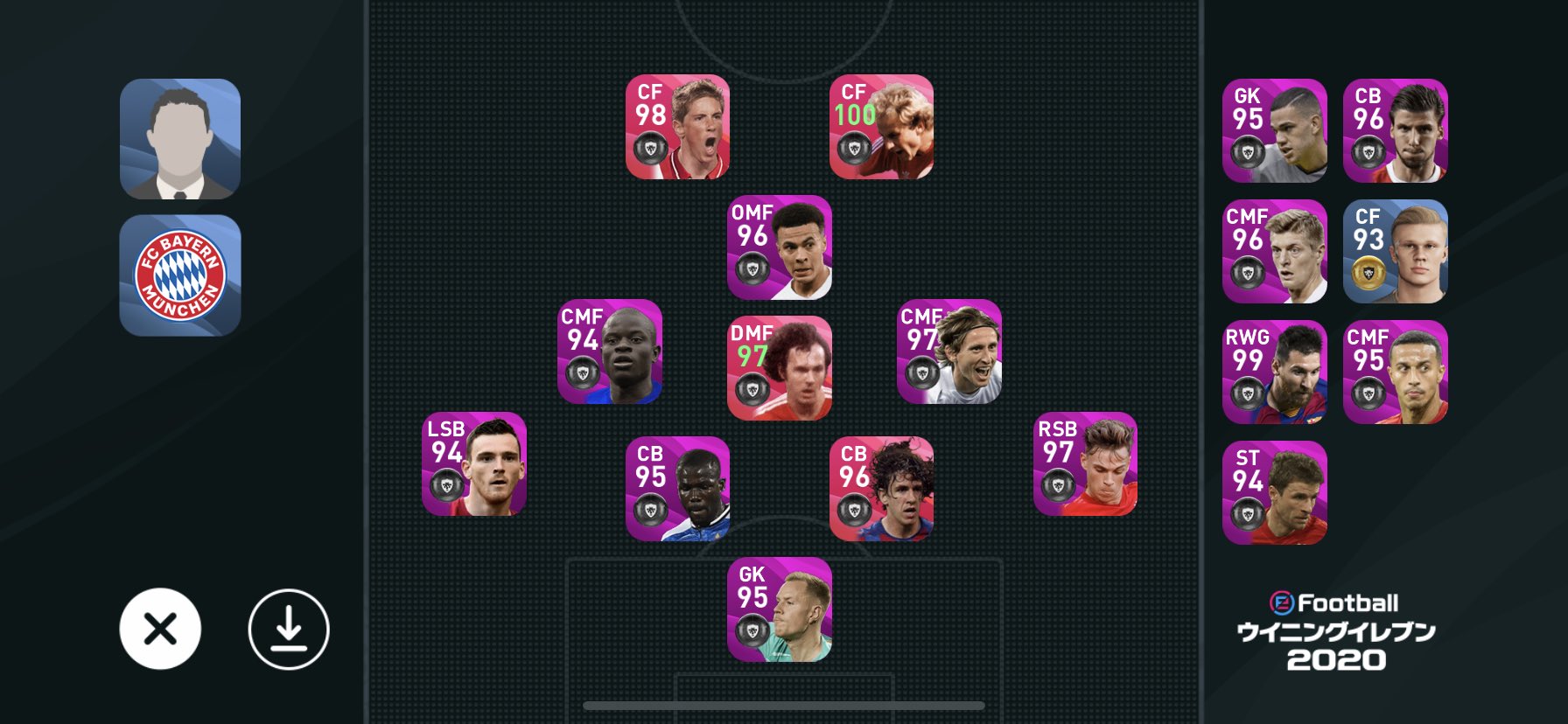The height and width of the screenshot is (724, 1568).
Task: Select Robertson's LSB 94 card
Action: [473, 466]
